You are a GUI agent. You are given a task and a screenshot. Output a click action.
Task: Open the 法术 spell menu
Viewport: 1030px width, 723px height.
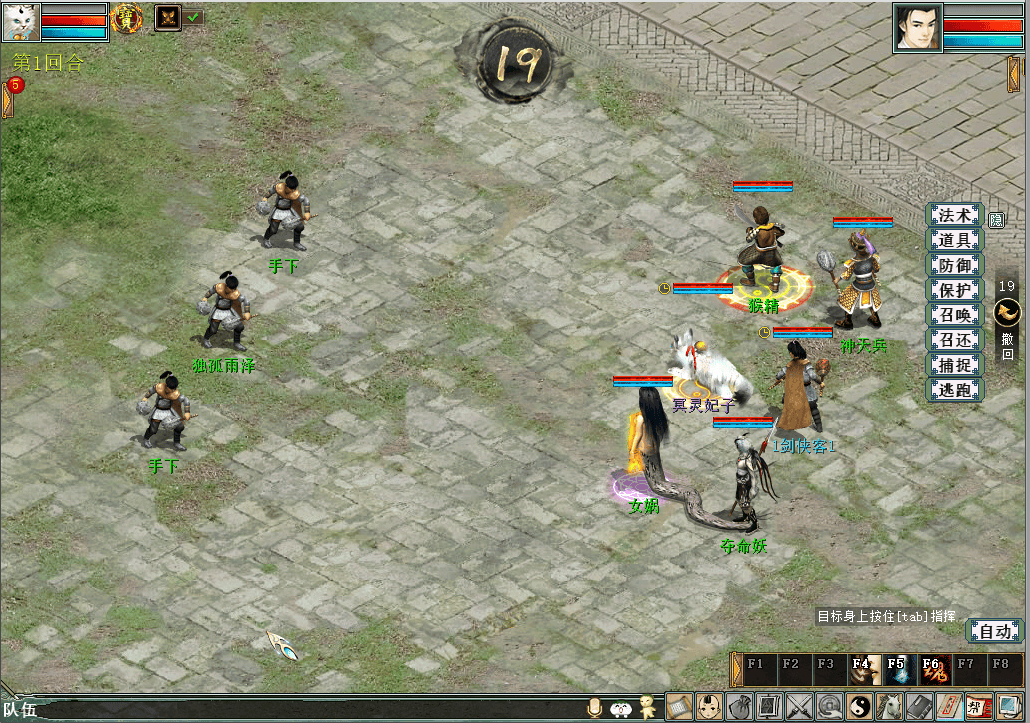tap(954, 215)
